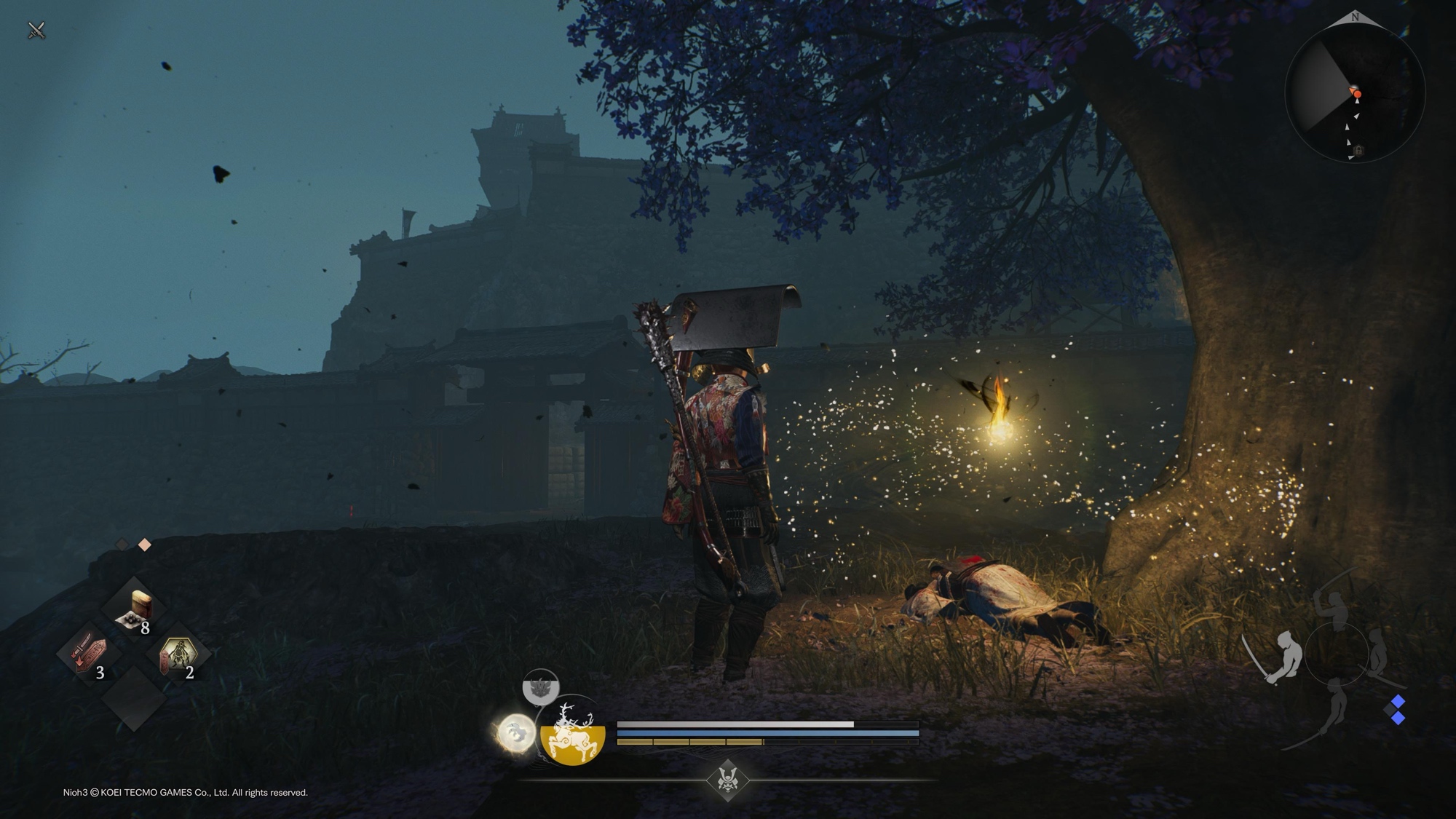
Task: Select the yokai skeleton talisman slot
Action: coord(177,654)
